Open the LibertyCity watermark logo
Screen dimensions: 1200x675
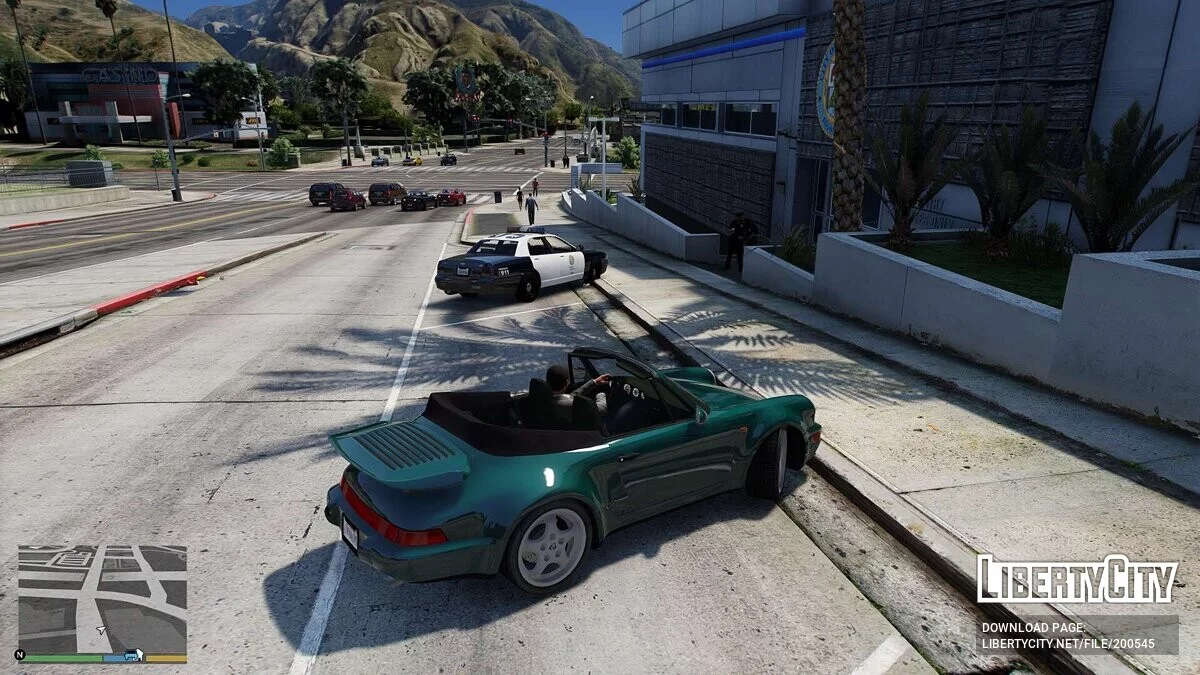1077,580
